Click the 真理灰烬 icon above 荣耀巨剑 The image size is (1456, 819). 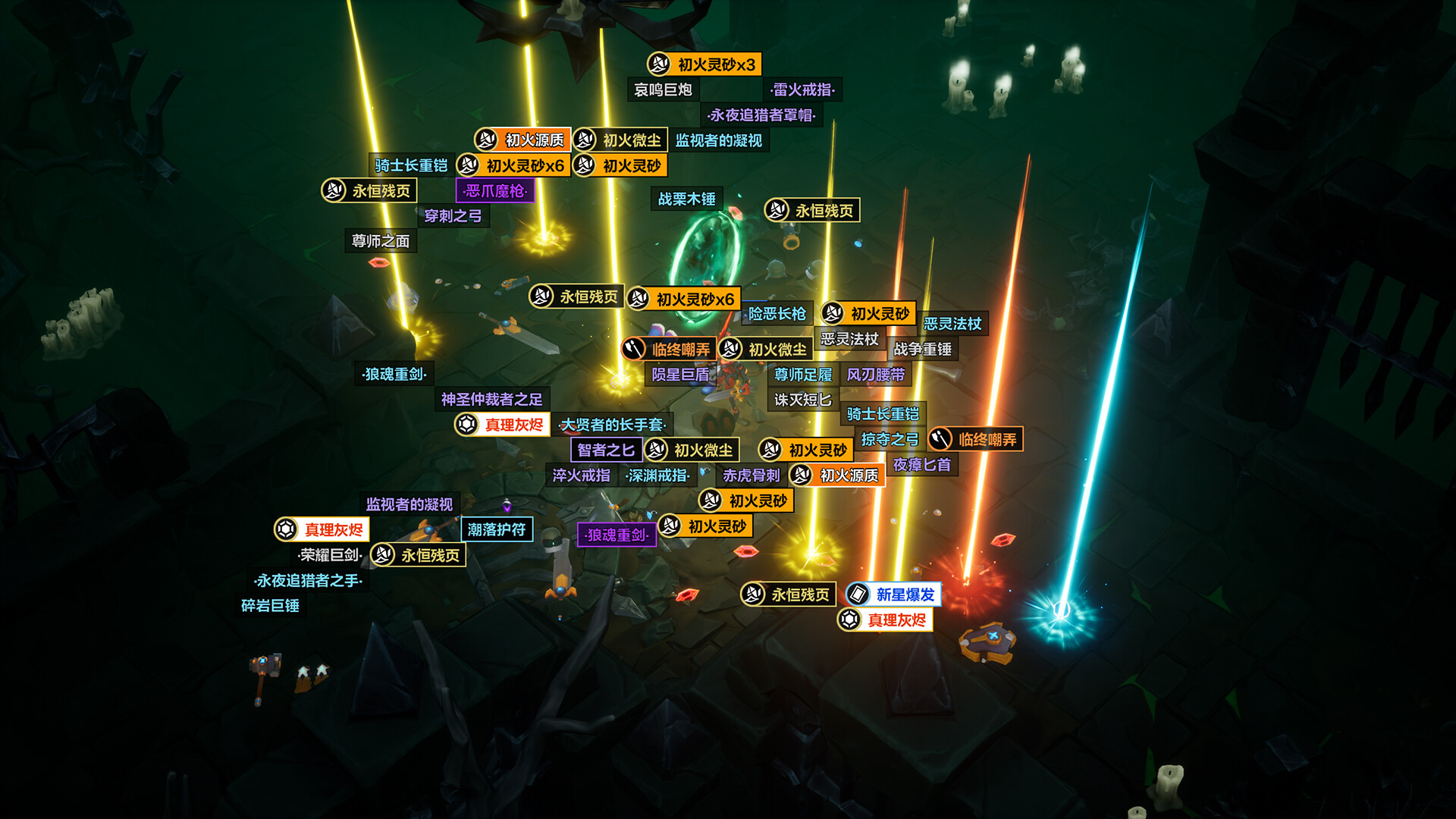pyautogui.click(x=286, y=530)
